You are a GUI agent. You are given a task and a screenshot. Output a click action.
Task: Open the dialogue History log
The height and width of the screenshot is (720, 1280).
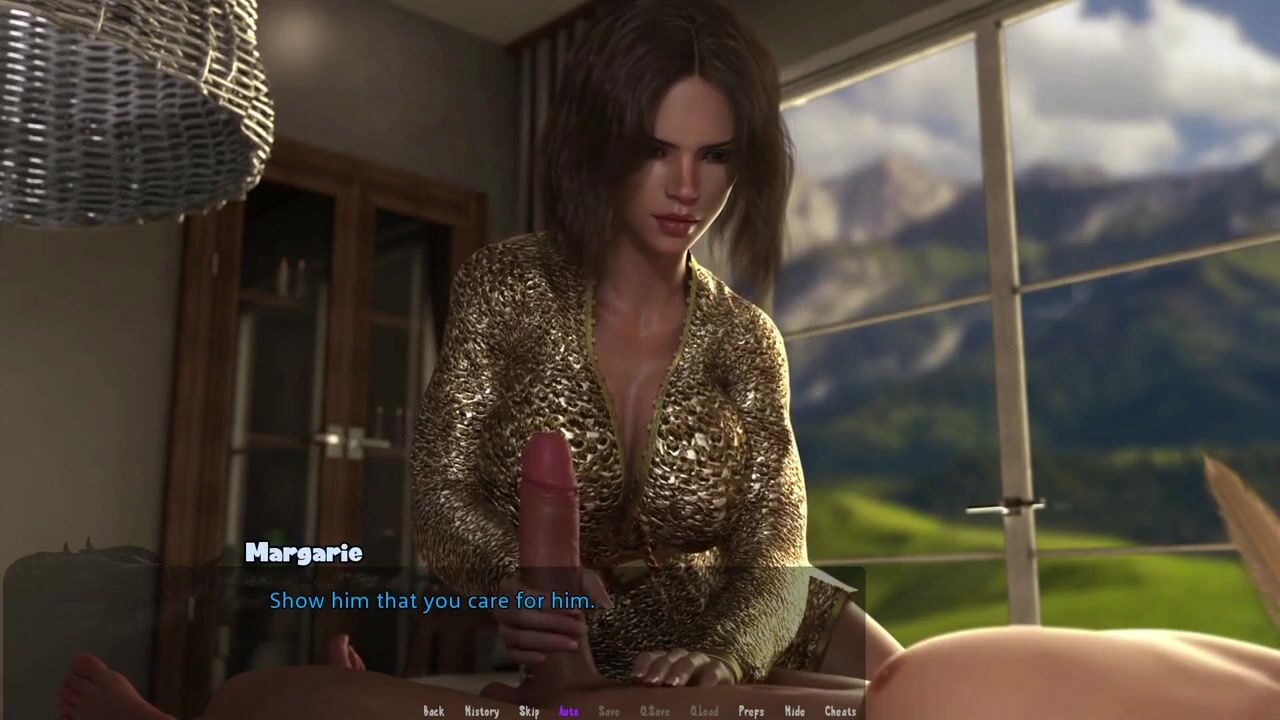point(481,711)
